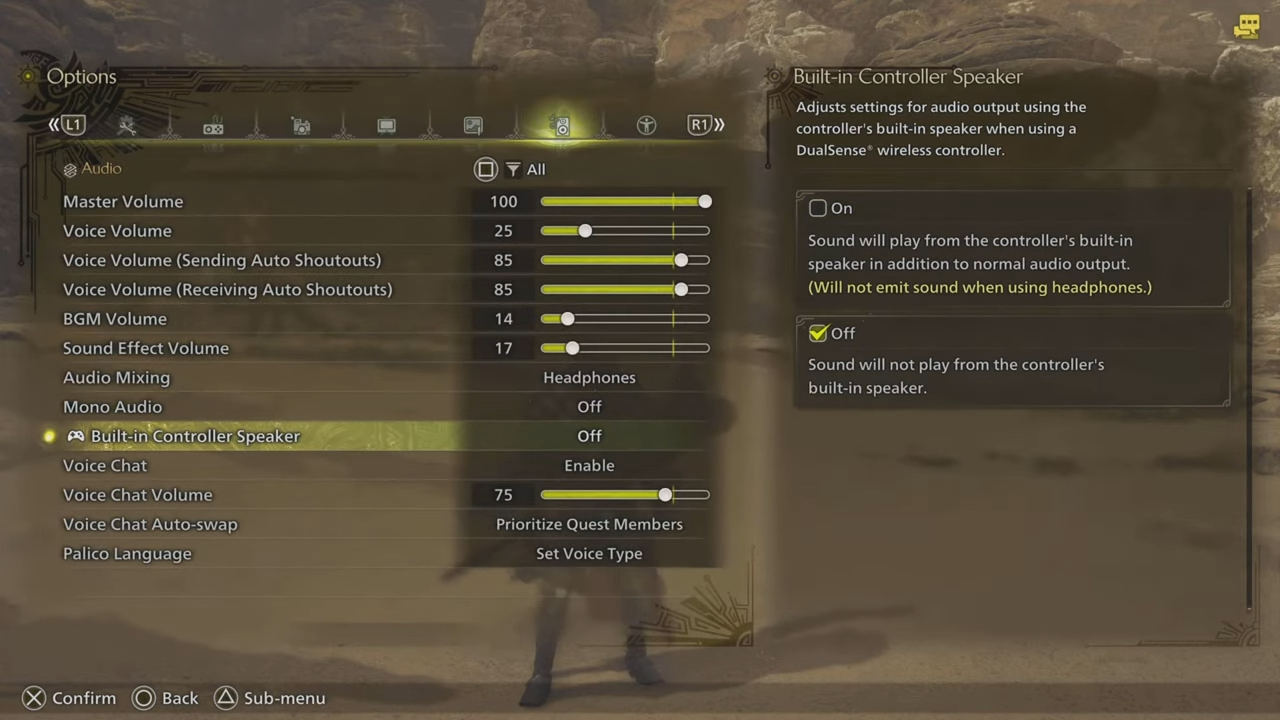Click the filter funnel icon next to All
The height and width of the screenshot is (720, 1280).
coord(513,169)
